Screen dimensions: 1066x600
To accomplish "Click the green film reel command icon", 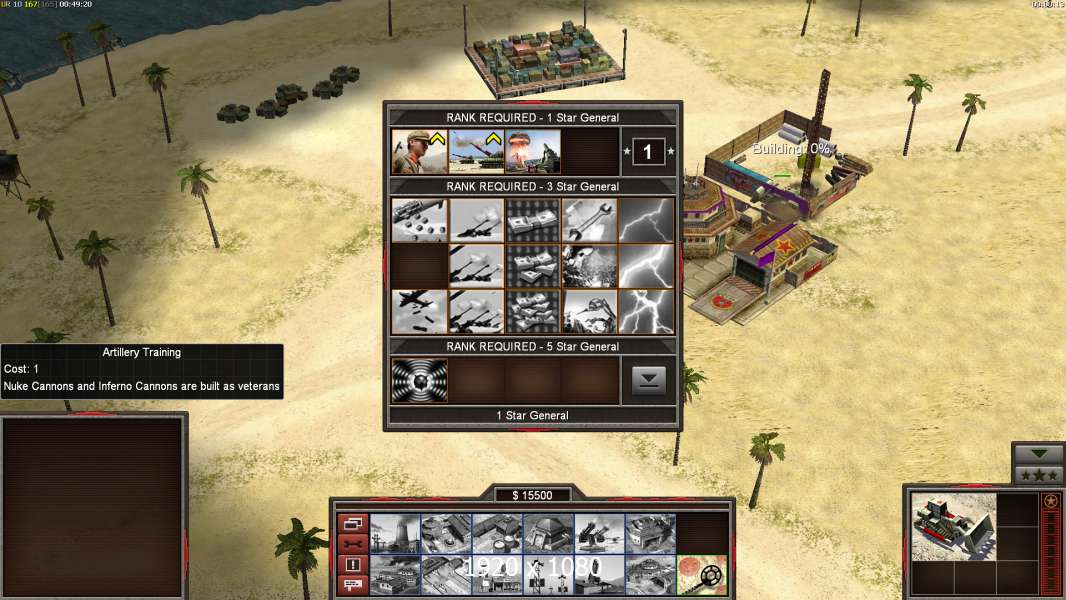I will [x=702, y=574].
